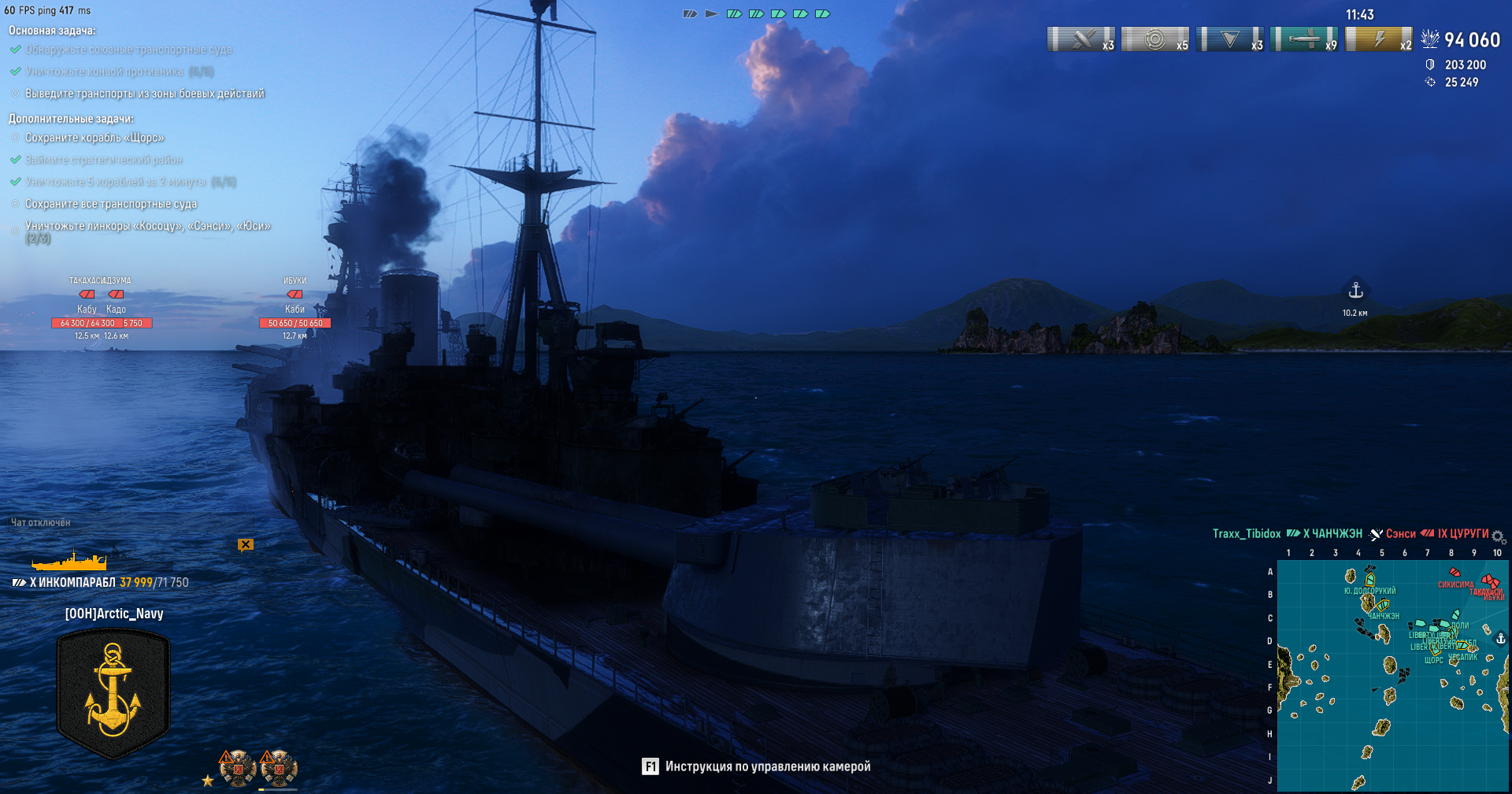Screen dimensions: 1512x794
Task: Select the gold lightning bolt ribbon
Action: coord(1379,39)
